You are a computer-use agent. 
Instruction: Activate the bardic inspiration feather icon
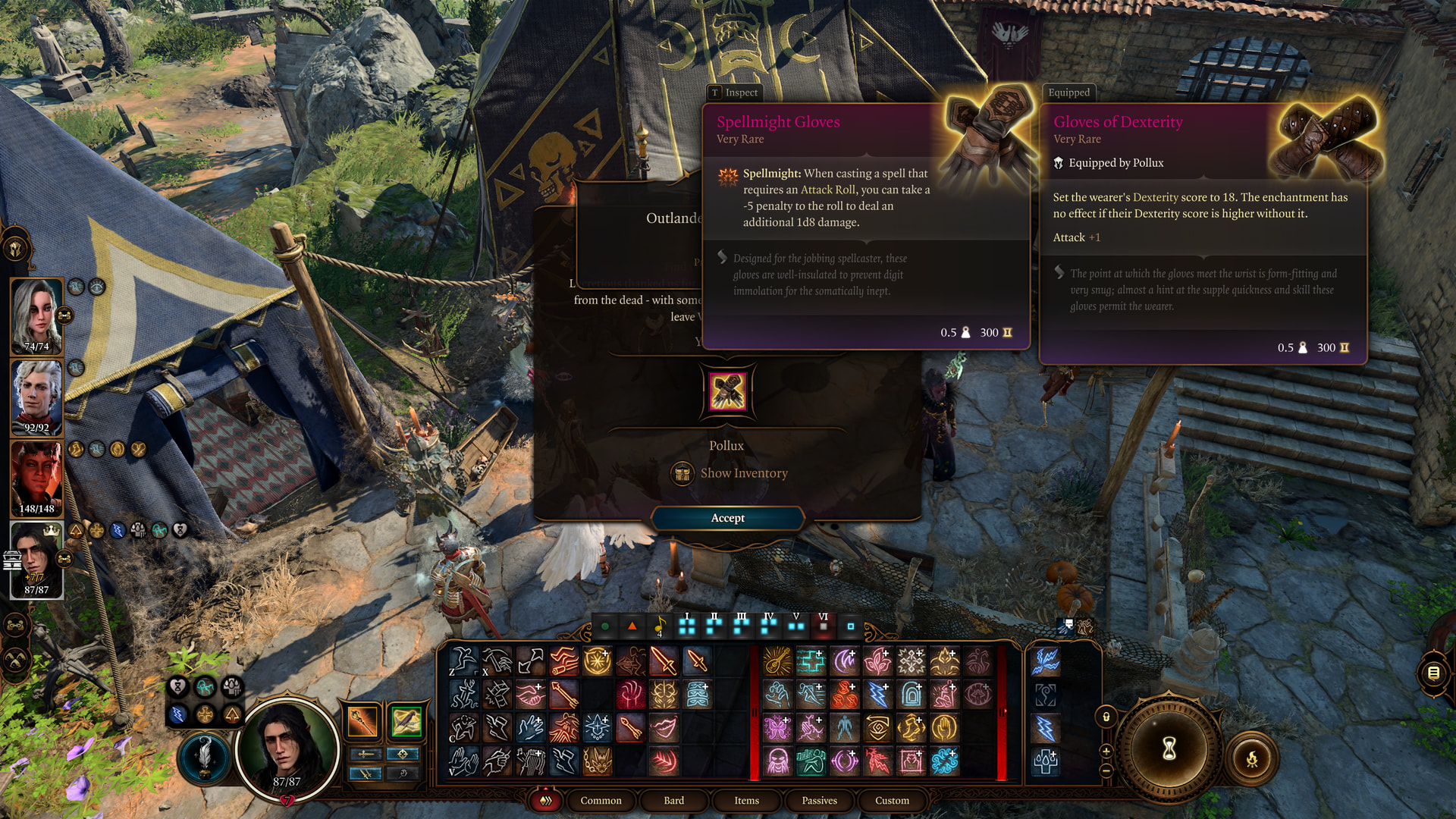coord(204,756)
